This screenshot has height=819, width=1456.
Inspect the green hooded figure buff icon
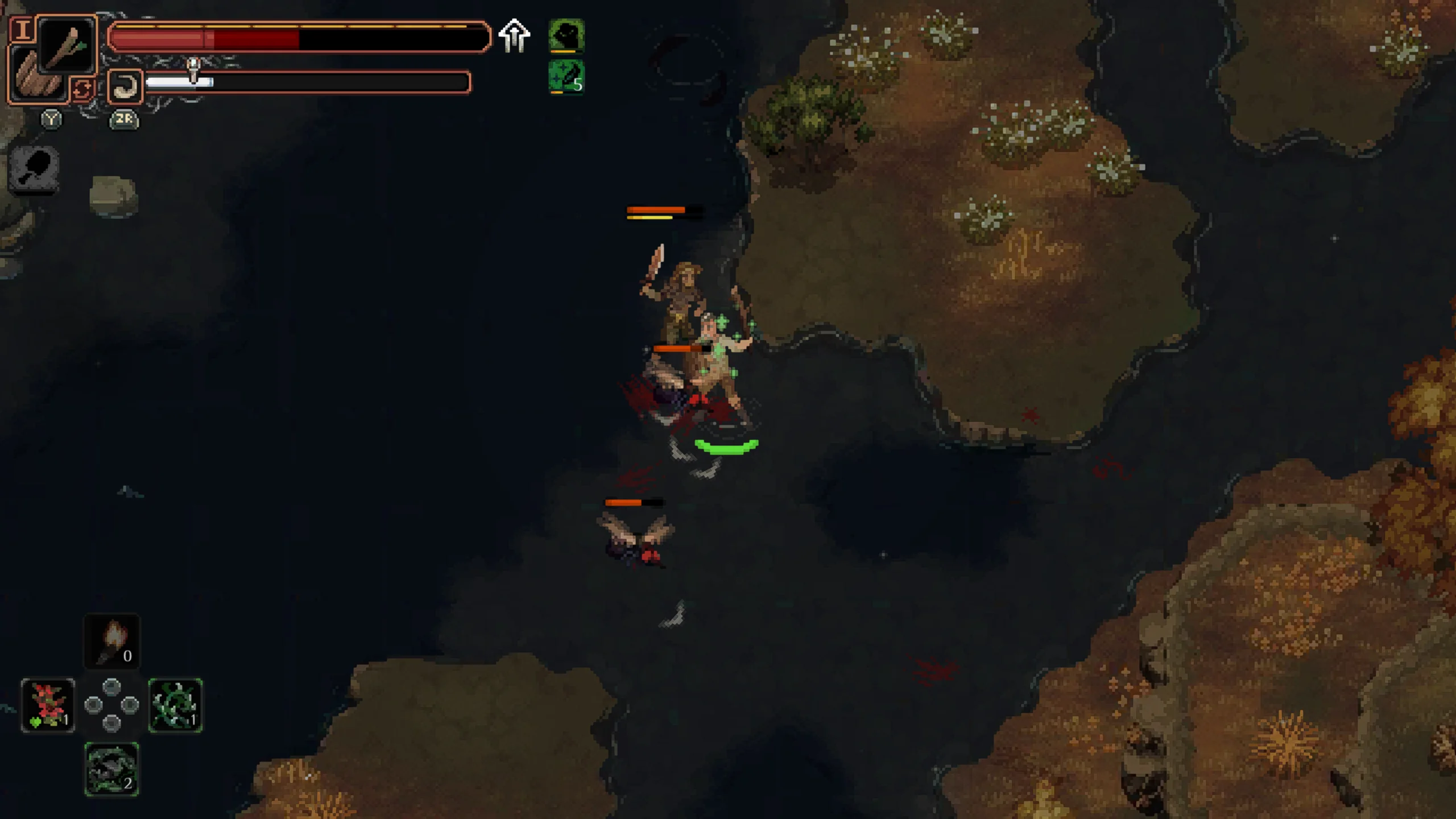[x=566, y=35]
